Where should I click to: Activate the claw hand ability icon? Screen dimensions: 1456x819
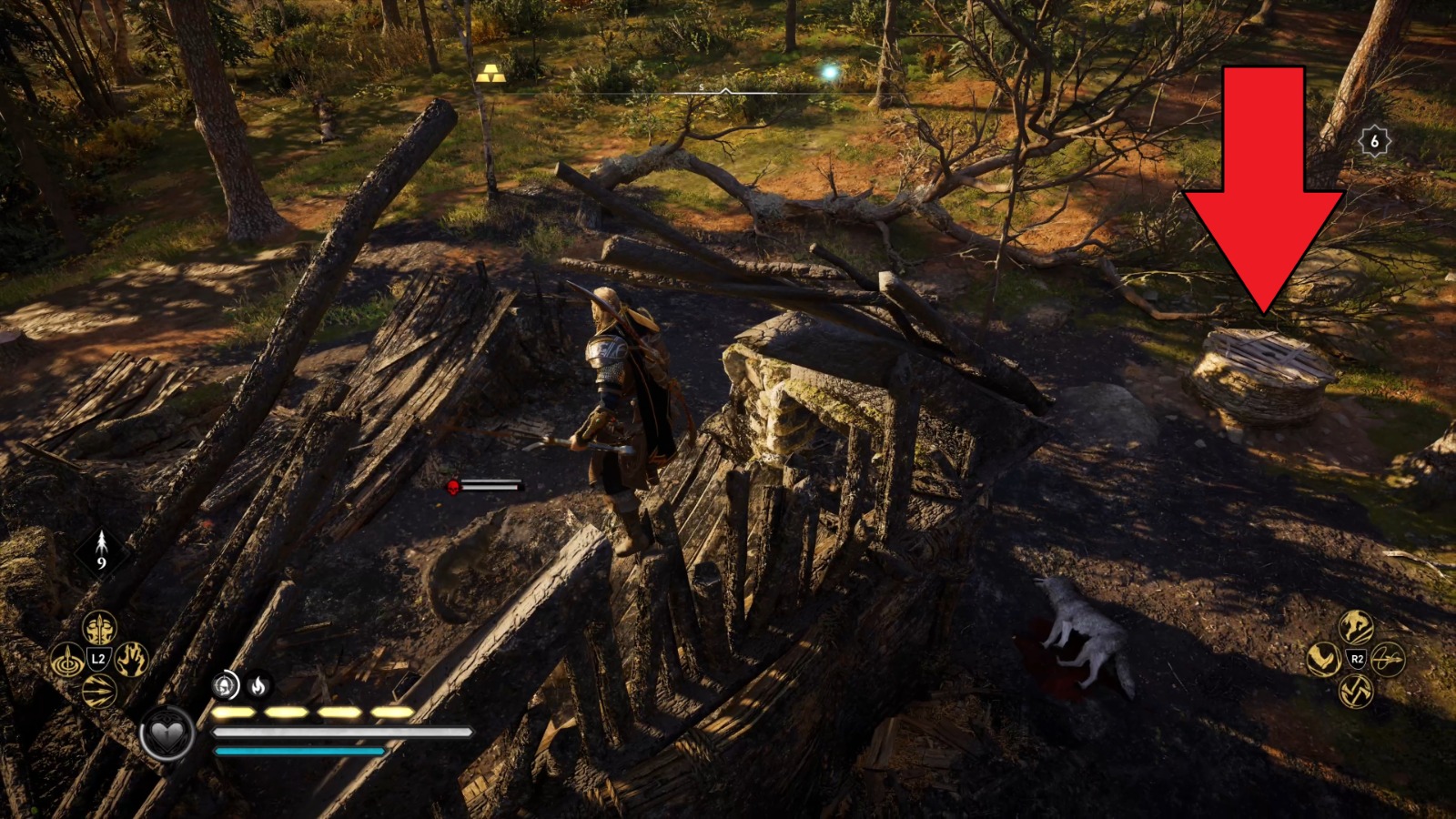(130, 661)
